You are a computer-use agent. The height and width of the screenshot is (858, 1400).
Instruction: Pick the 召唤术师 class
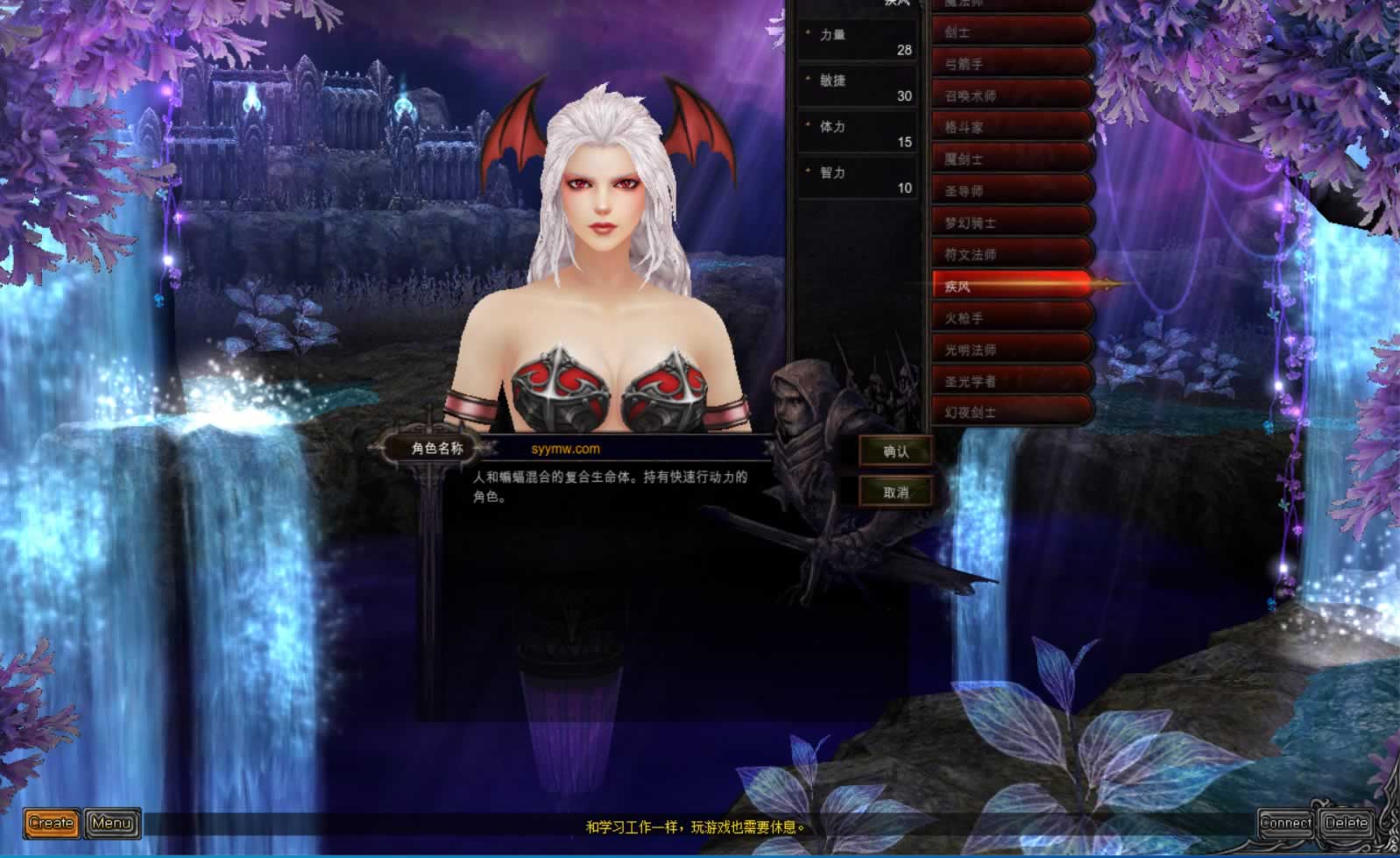tap(1012, 96)
